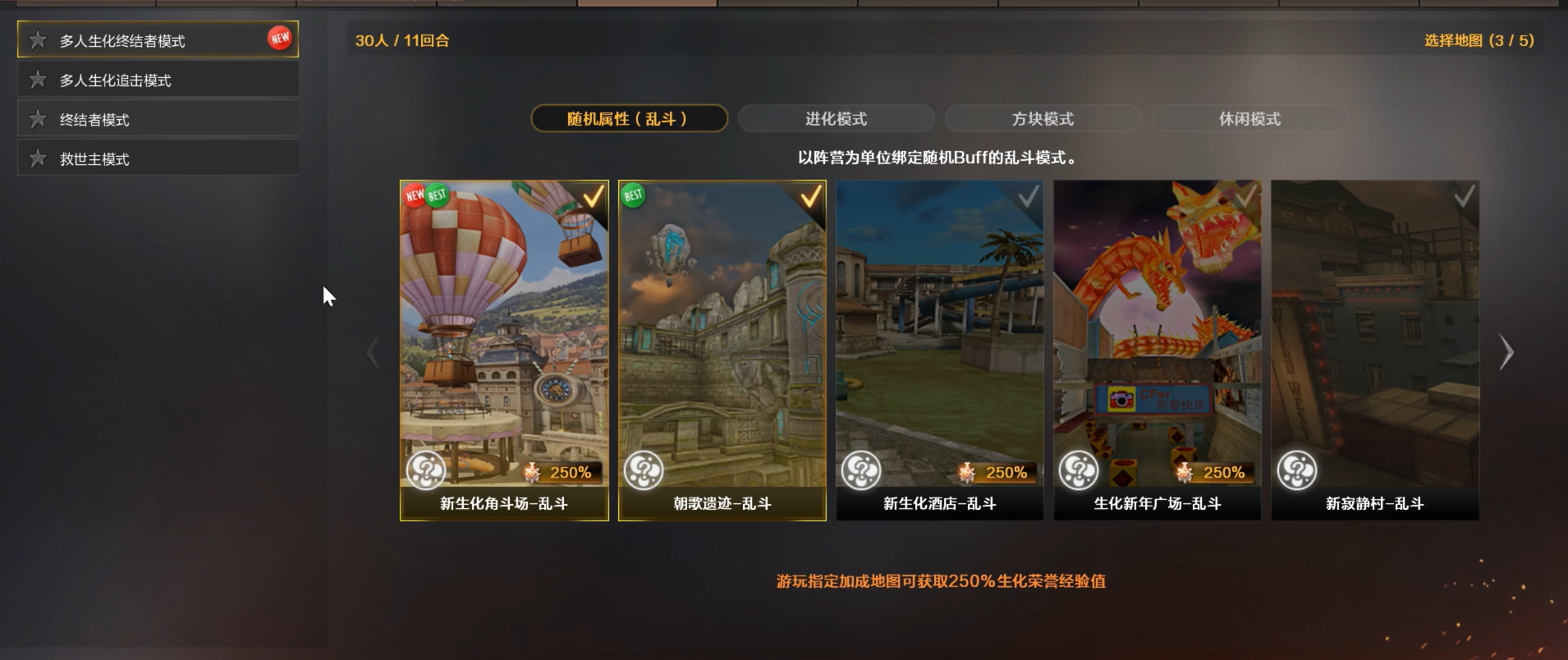Click the preview icon on 生化新年广场-乱斗 map
The width and height of the screenshot is (1568, 660).
(1079, 470)
